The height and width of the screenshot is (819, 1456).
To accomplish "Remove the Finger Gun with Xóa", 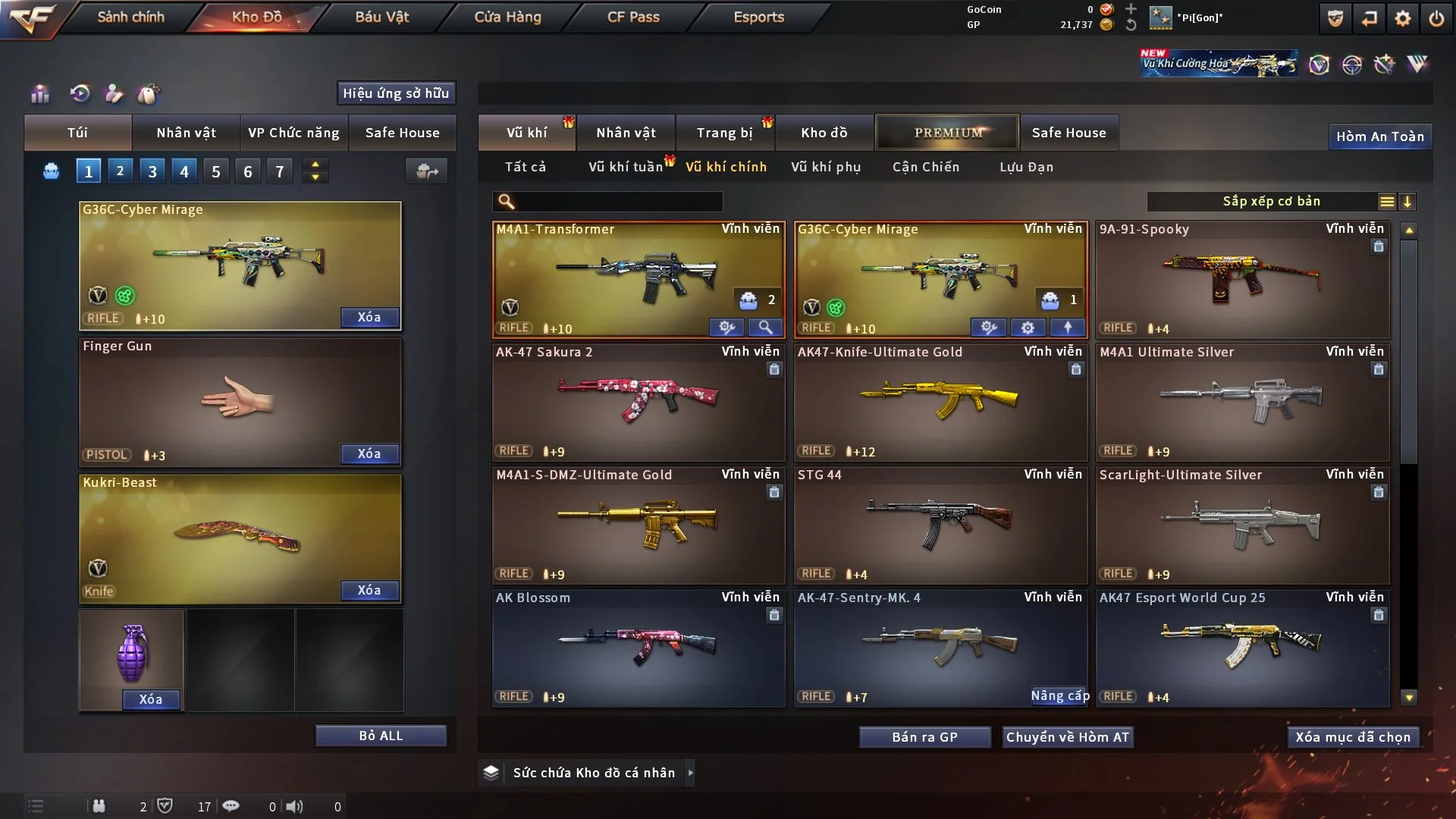I will click(369, 453).
